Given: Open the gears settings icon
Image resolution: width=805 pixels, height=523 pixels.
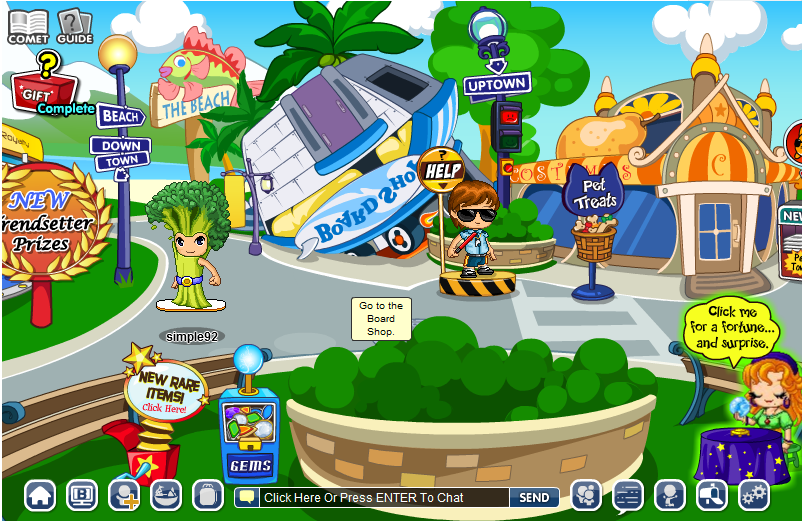Looking at the screenshot, I should [753, 495].
